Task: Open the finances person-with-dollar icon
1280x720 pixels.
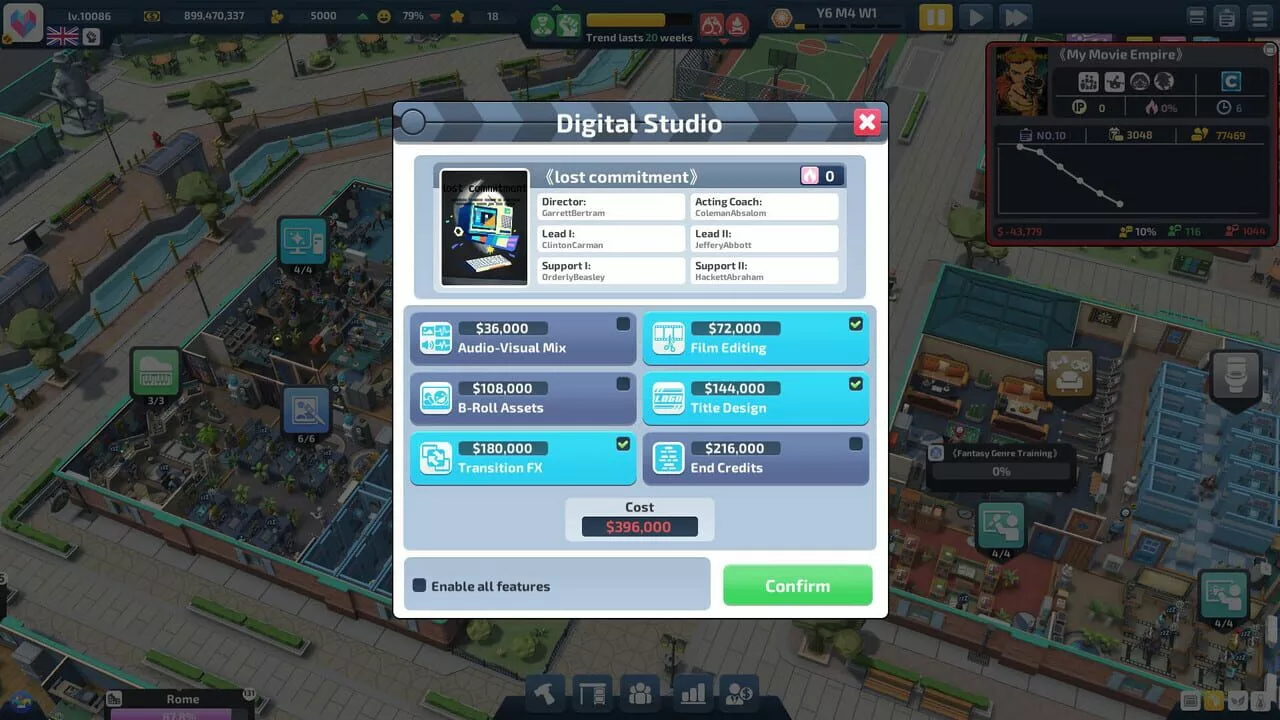Action: [739, 694]
